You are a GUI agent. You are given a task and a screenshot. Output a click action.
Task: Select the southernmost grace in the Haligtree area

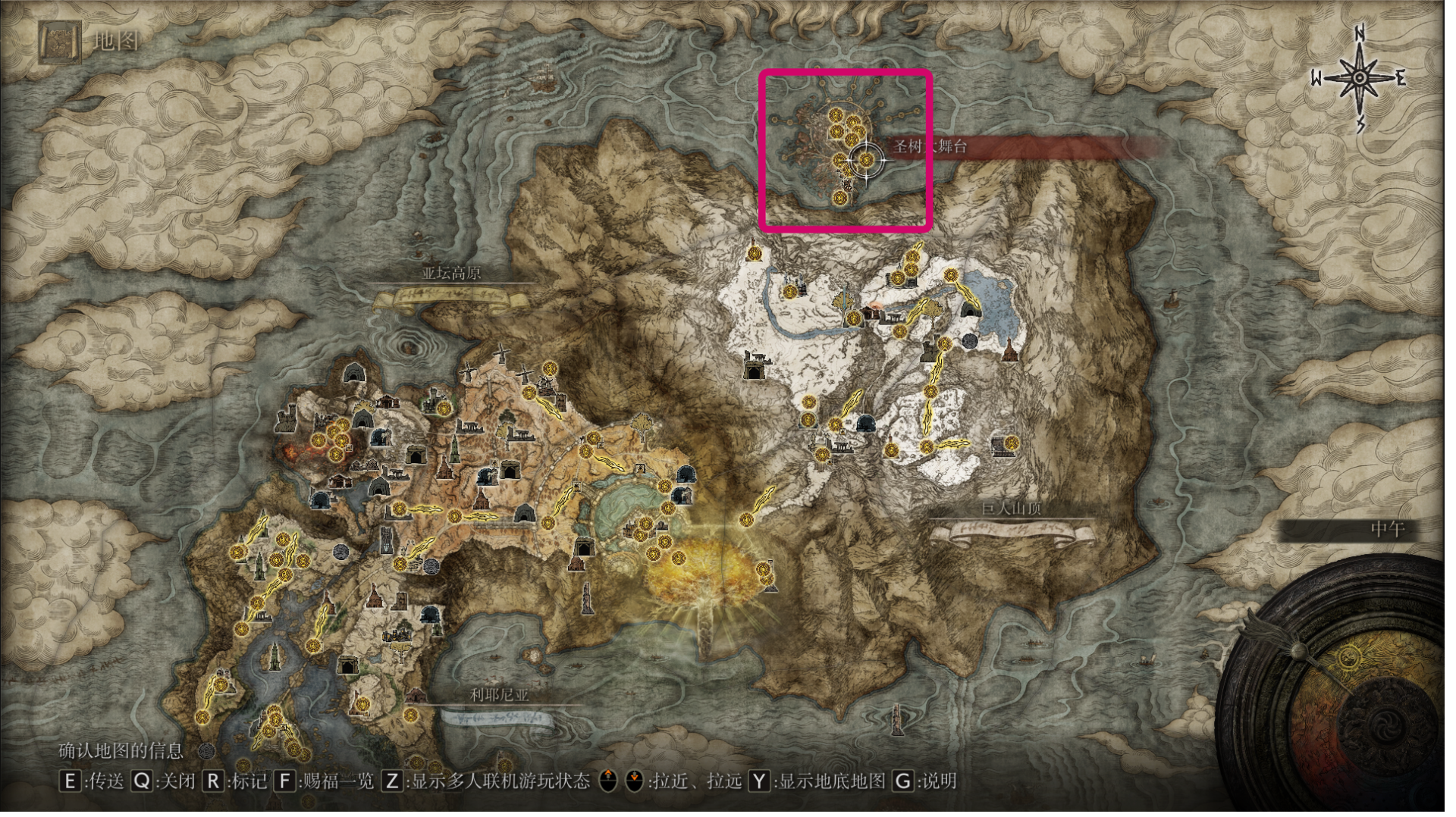839,199
